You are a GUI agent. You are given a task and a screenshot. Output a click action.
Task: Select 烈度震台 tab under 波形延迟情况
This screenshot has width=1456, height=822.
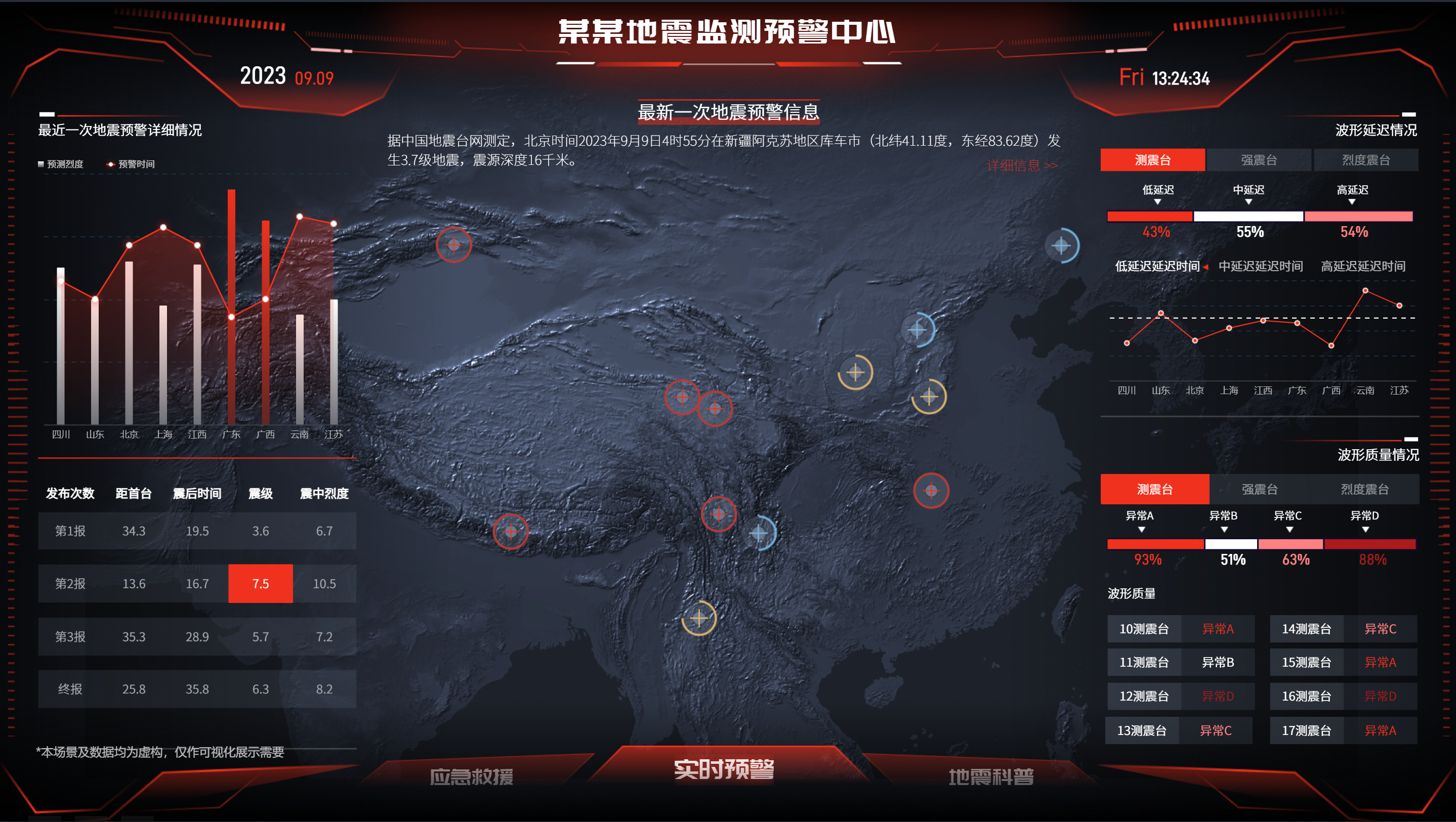[1365, 160]
